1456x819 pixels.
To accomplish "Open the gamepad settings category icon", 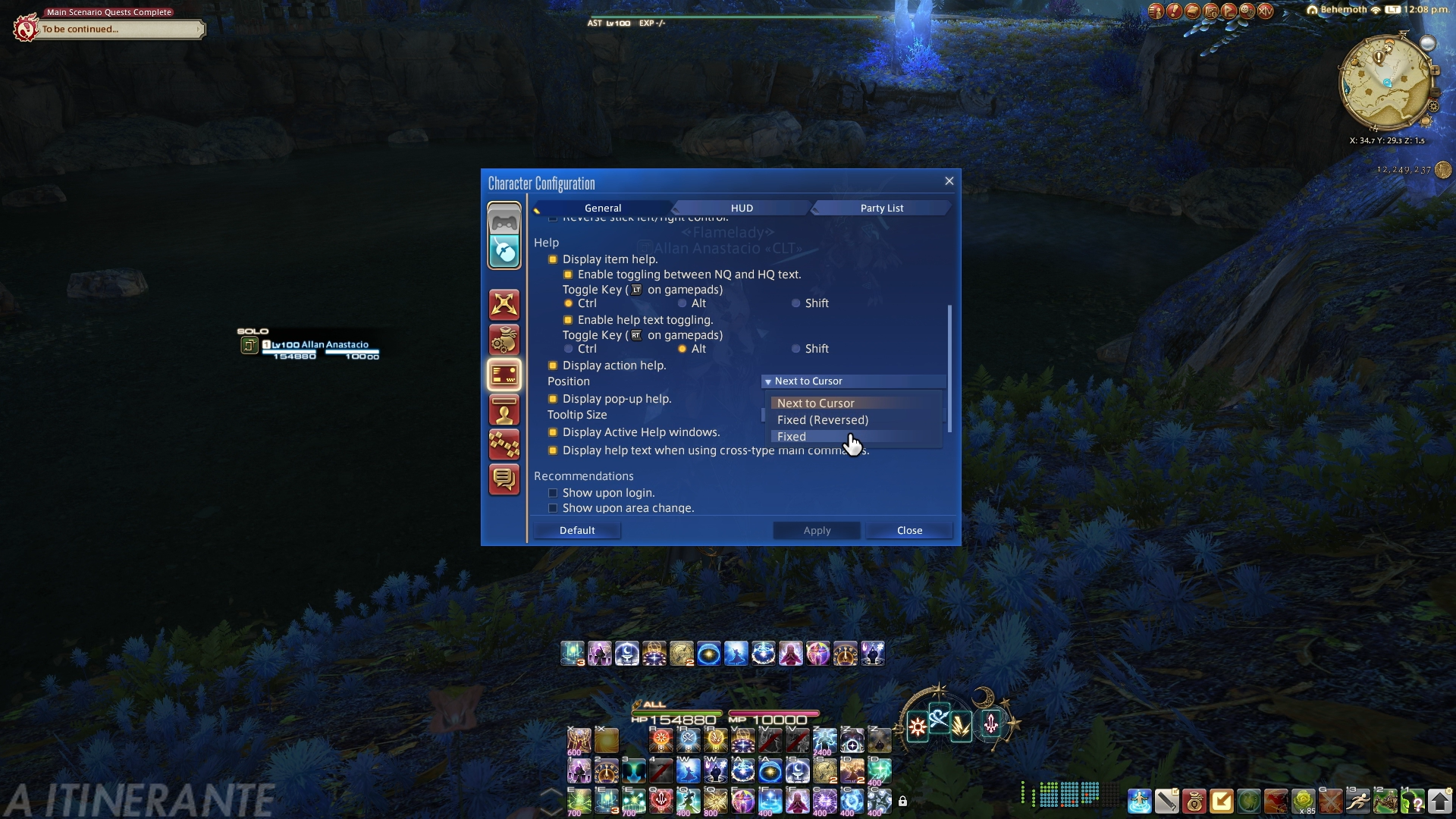I will (x=504, y=221).
